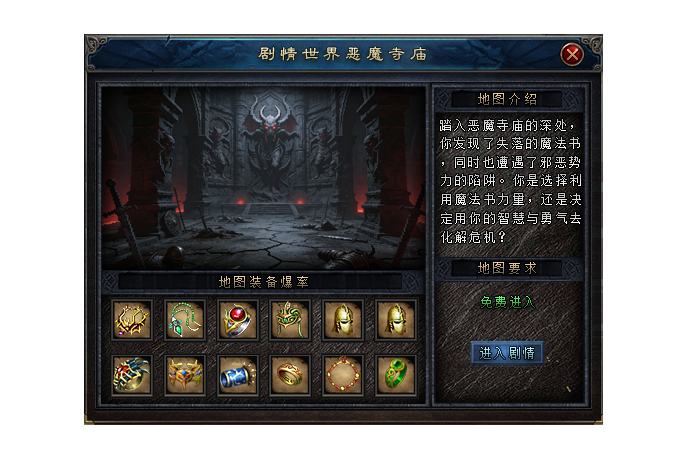
Task: Select the green-jeweled golden mask item
Action: coord(291,320)
